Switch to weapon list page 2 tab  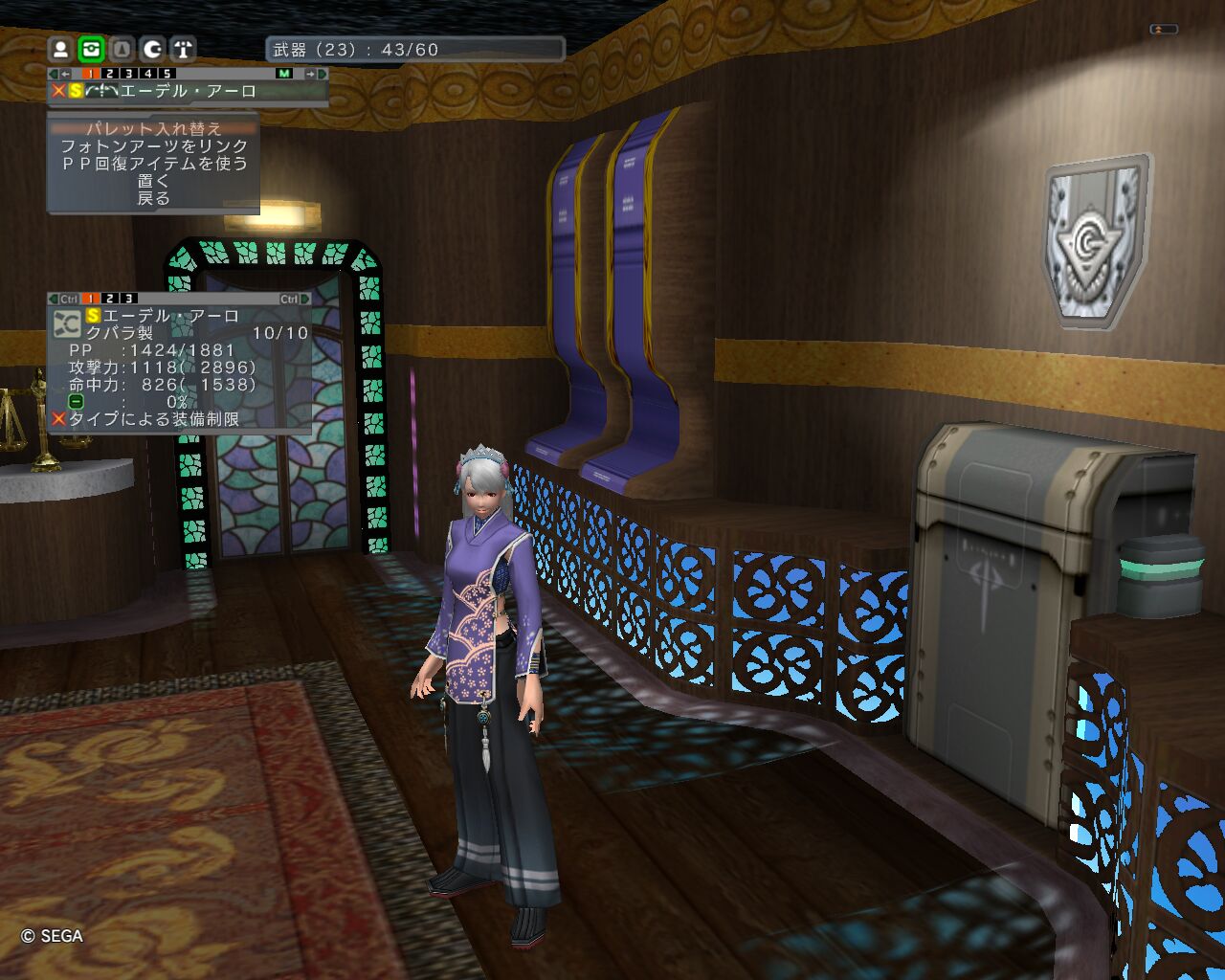[110, 74]
